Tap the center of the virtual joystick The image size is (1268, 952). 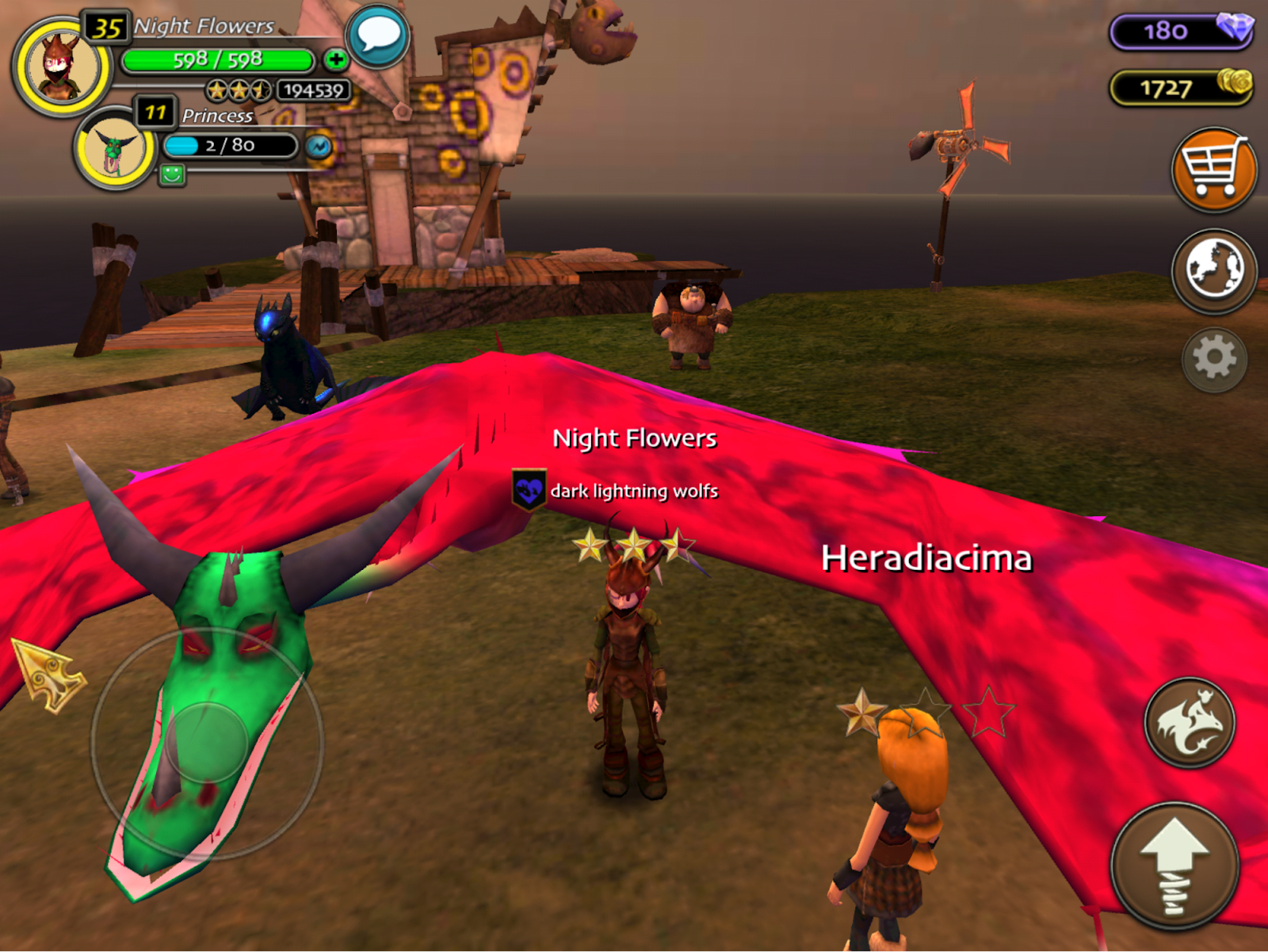[x=208, y=744]
